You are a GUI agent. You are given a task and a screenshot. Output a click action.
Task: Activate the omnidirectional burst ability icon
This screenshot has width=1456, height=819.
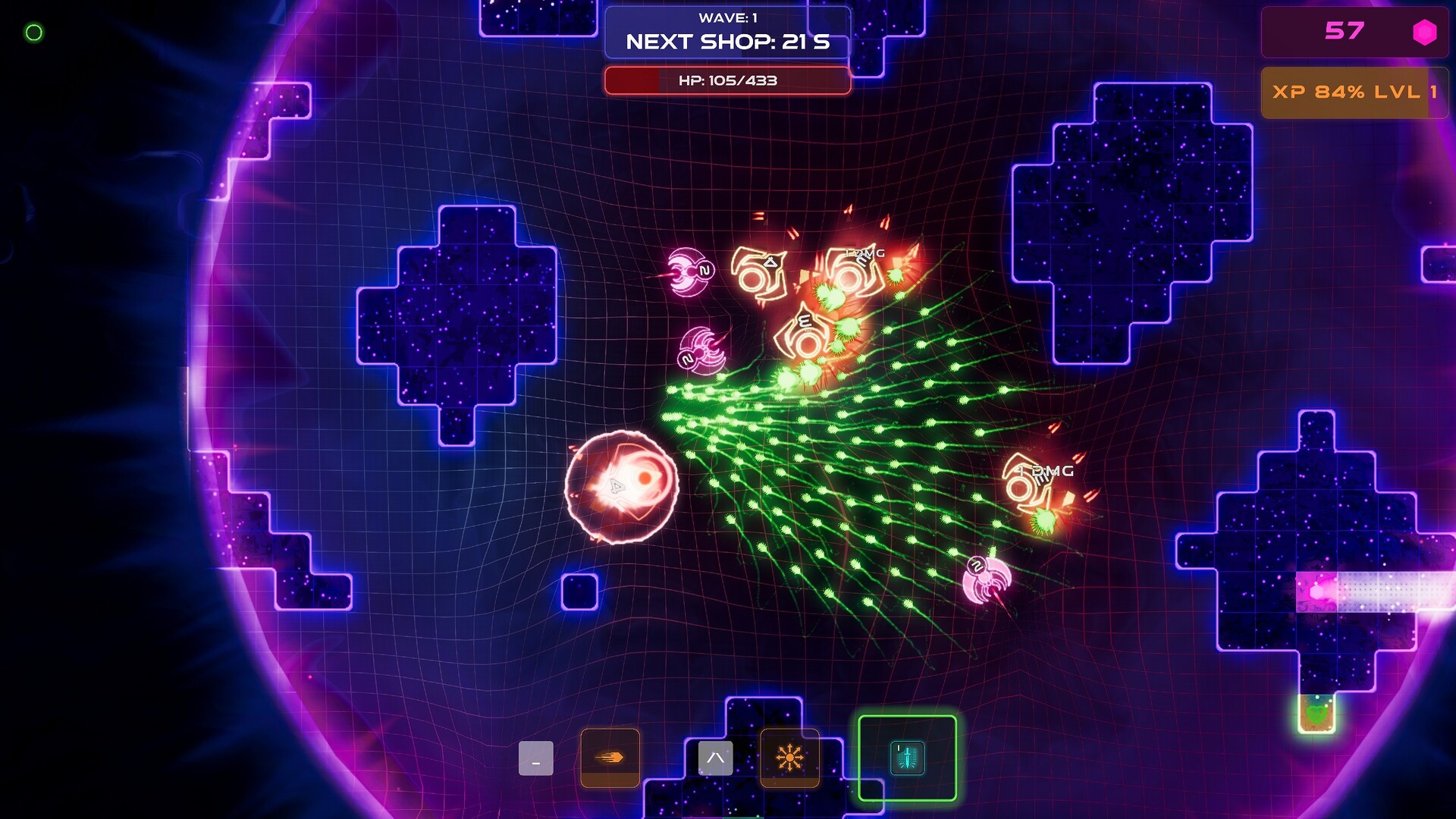pos(789,756)
